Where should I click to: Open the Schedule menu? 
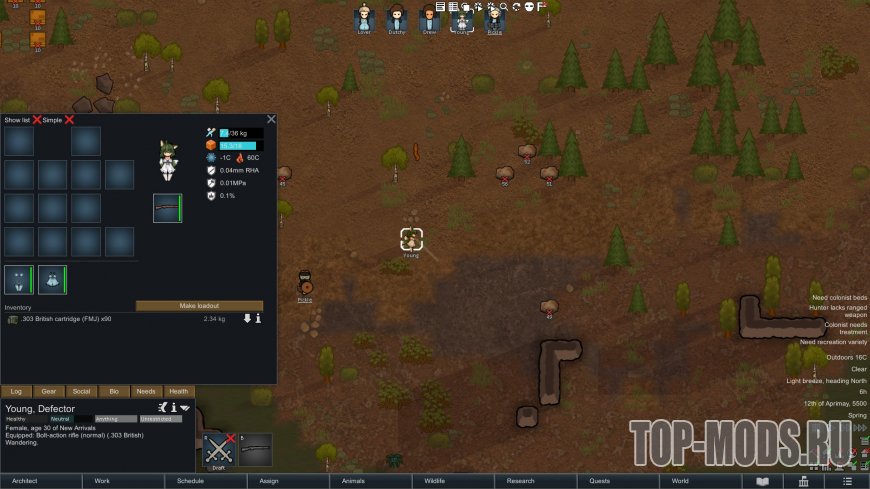tap(190, 481)
